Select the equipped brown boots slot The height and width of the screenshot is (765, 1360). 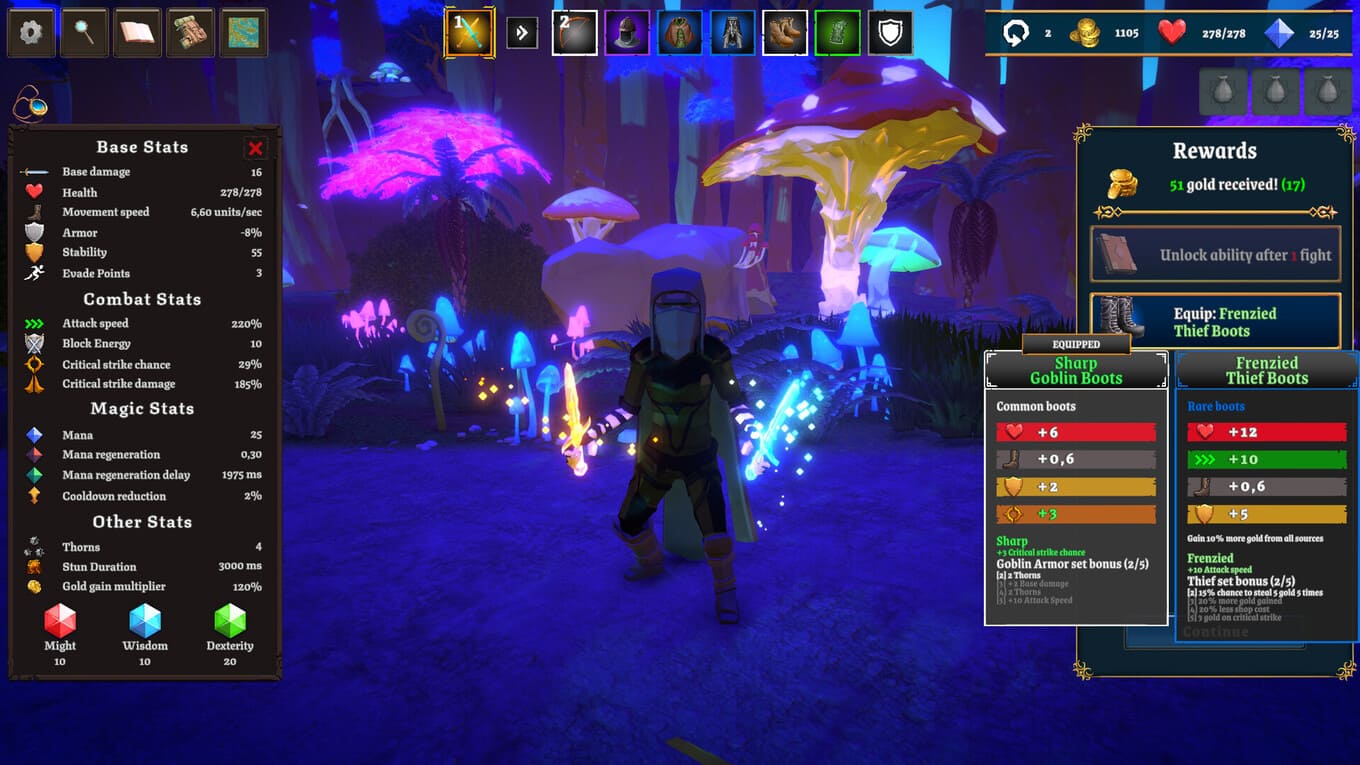[785, 33]
